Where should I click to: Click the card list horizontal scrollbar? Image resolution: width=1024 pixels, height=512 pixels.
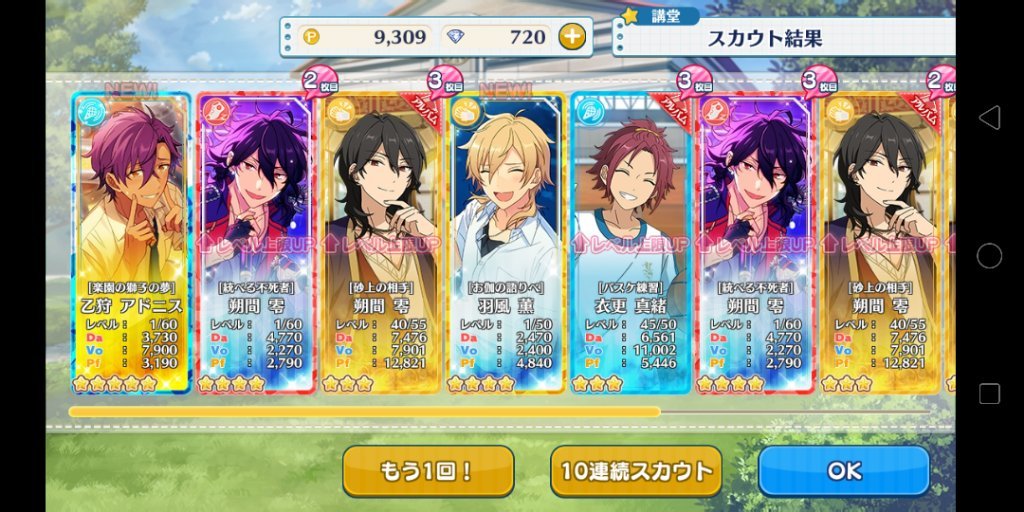(364, 411)
